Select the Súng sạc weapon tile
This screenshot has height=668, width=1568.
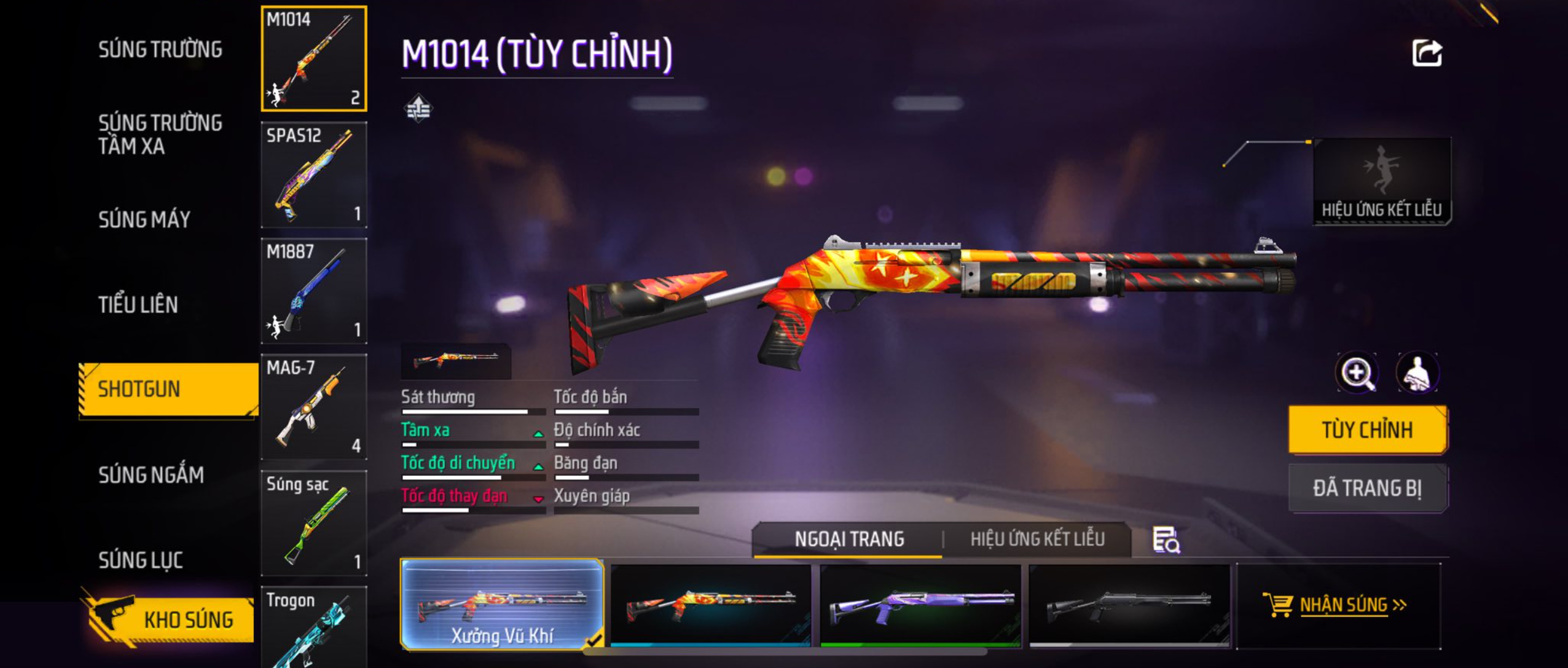314,523
